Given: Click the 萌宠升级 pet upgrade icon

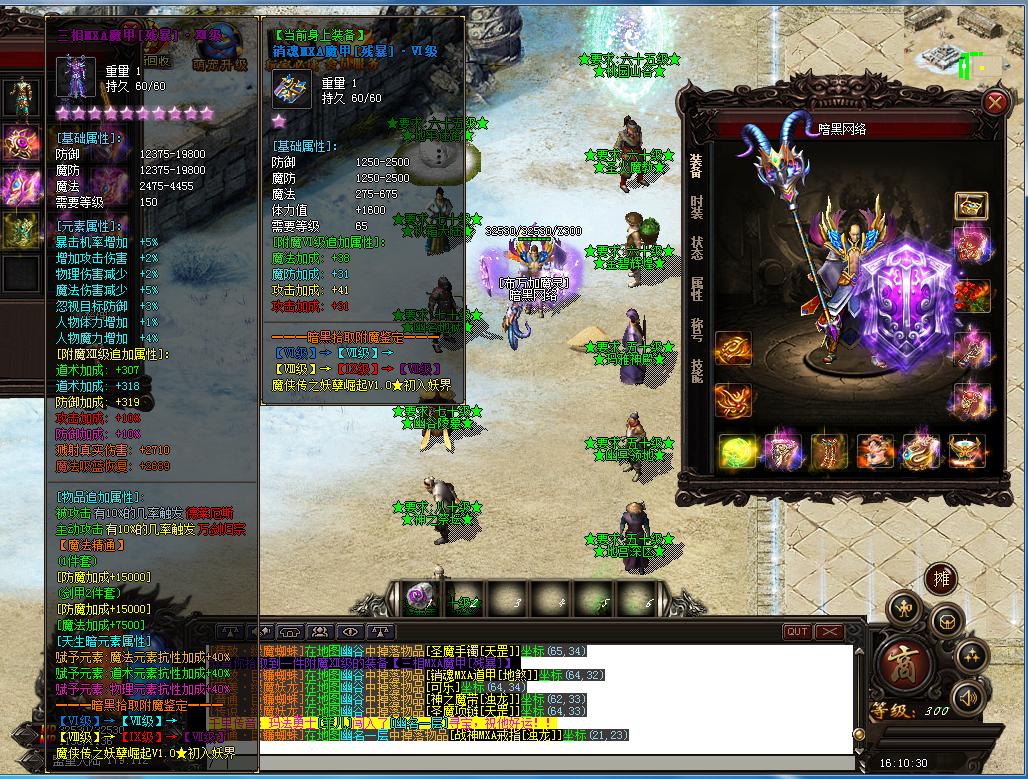Looking at the screenshot, I should [220, 45].
